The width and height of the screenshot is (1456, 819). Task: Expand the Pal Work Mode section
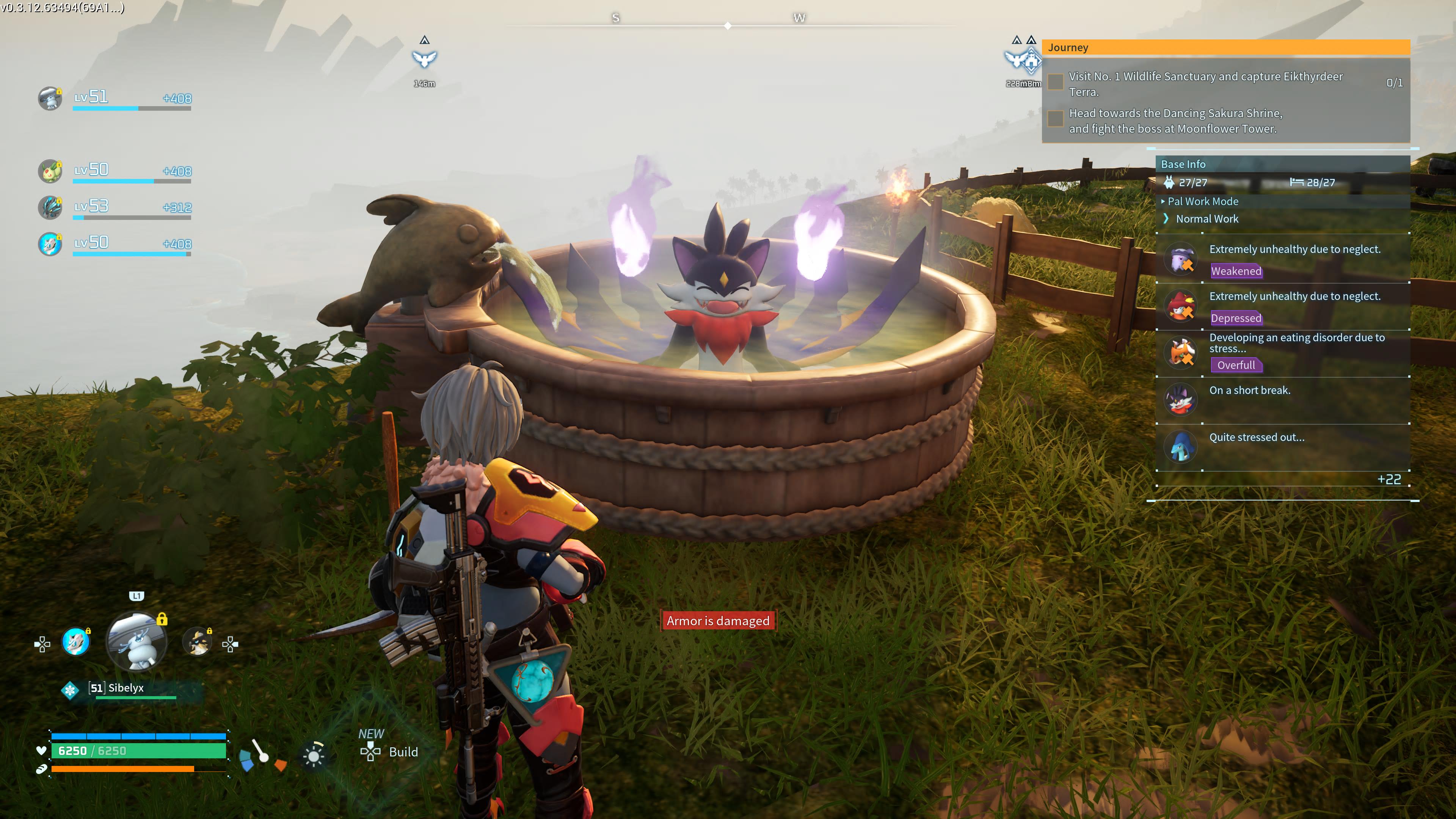coord(1203,201)
